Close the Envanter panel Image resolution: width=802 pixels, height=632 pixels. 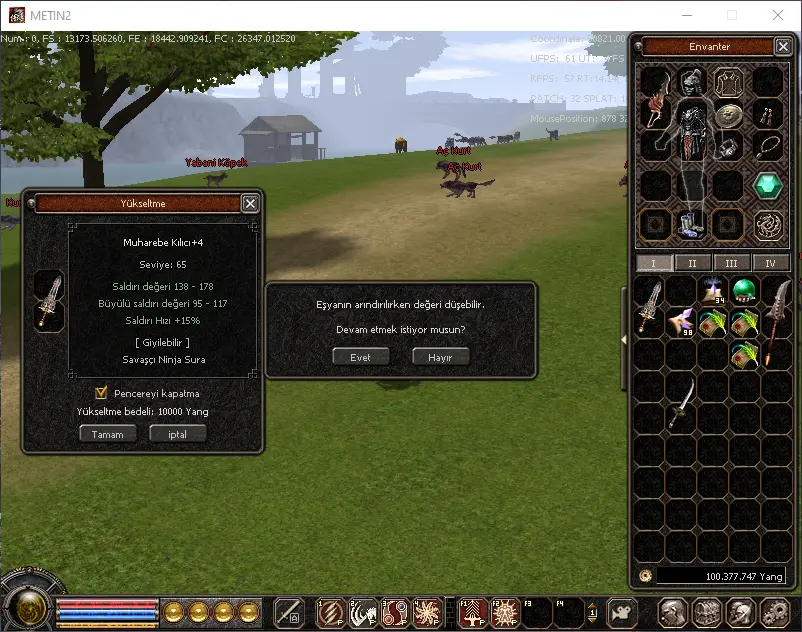pos(783,47)
